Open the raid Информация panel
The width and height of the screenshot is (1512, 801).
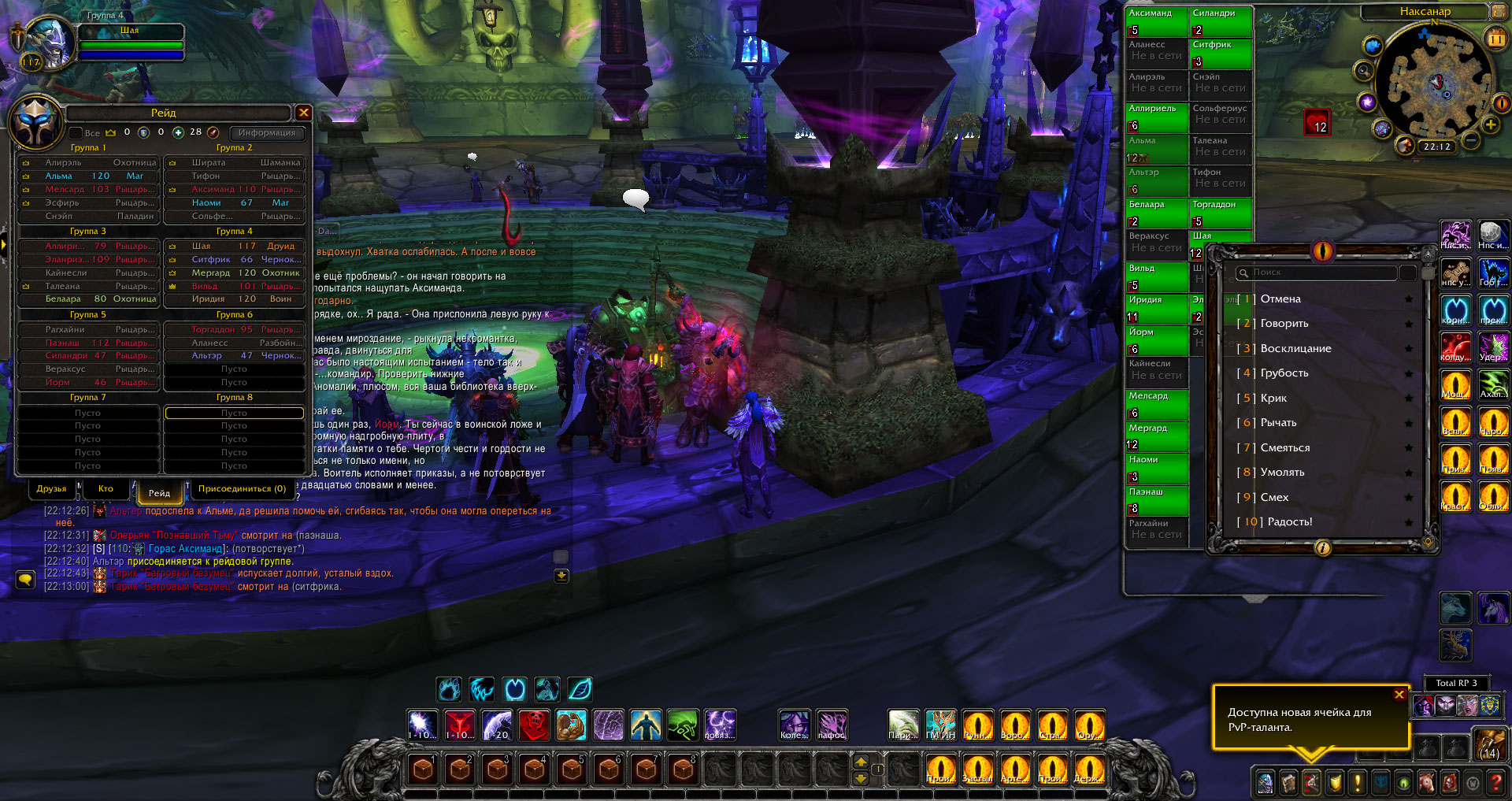[x=266, y=132]
